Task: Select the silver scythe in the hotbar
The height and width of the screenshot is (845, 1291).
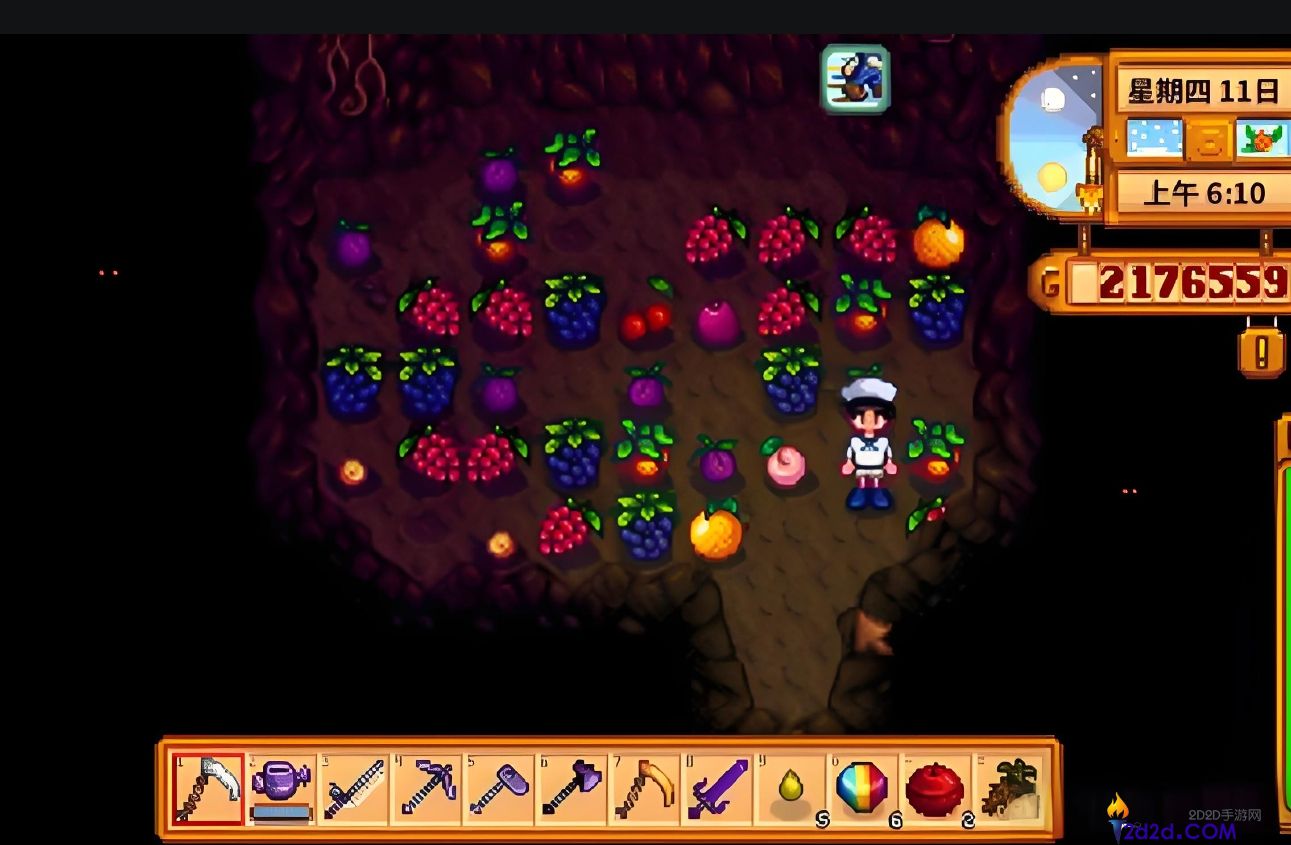Action: tap(208, 788)
